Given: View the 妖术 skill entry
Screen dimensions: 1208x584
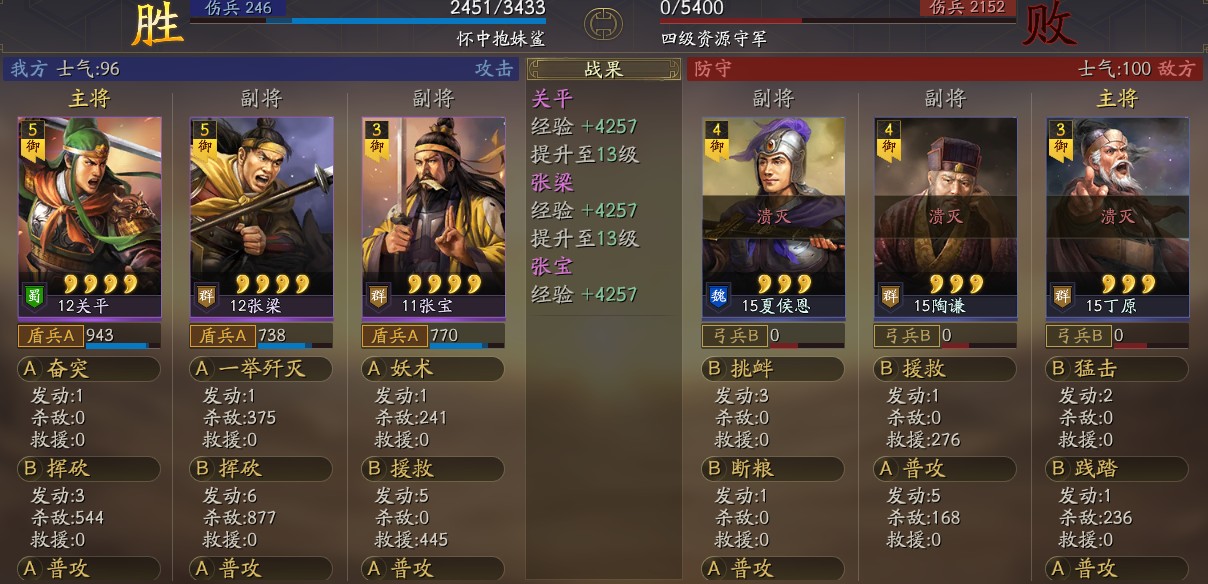Looking at the screenshot, I should [433, 369].
